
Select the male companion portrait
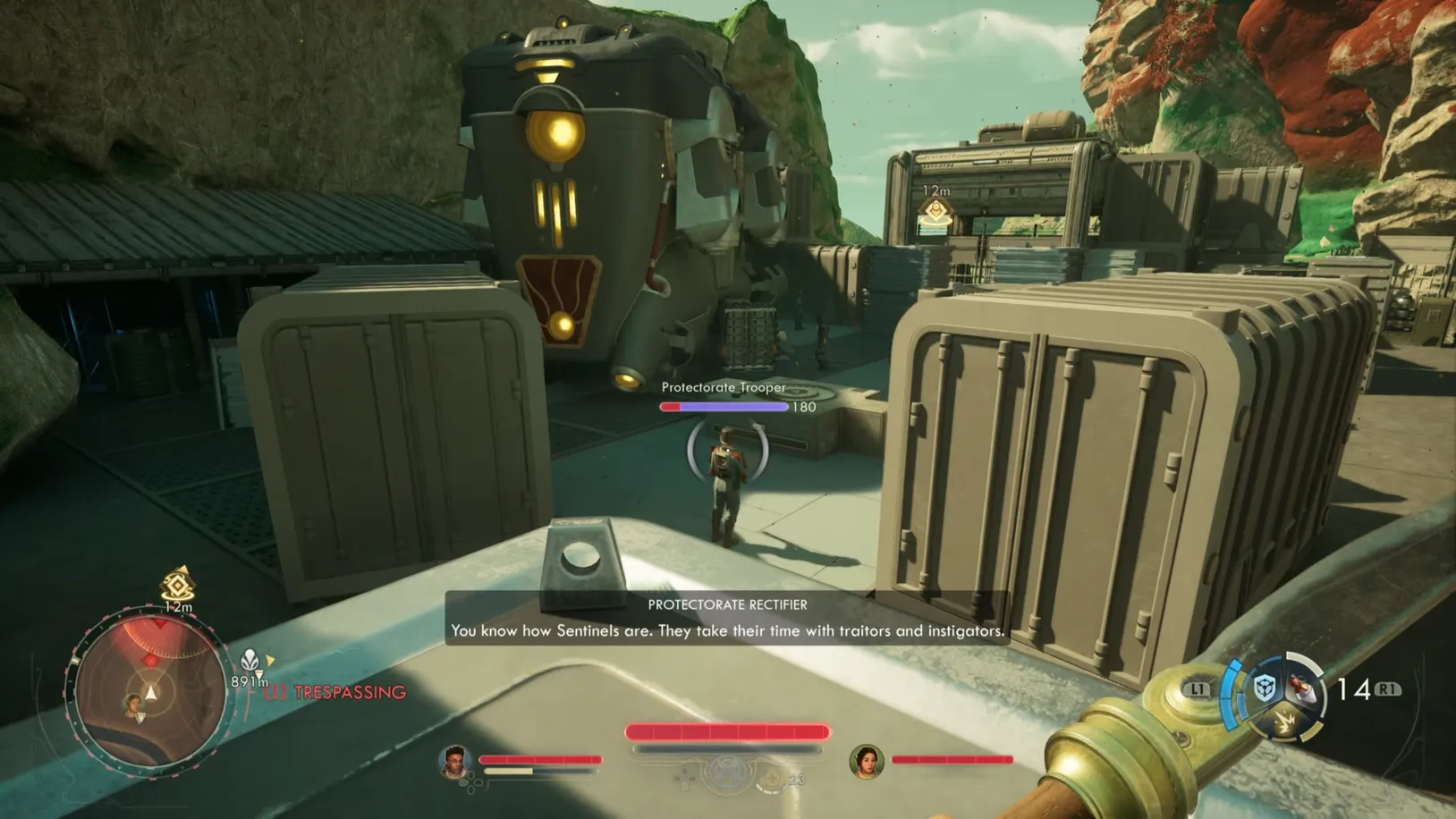click(455, 761)
